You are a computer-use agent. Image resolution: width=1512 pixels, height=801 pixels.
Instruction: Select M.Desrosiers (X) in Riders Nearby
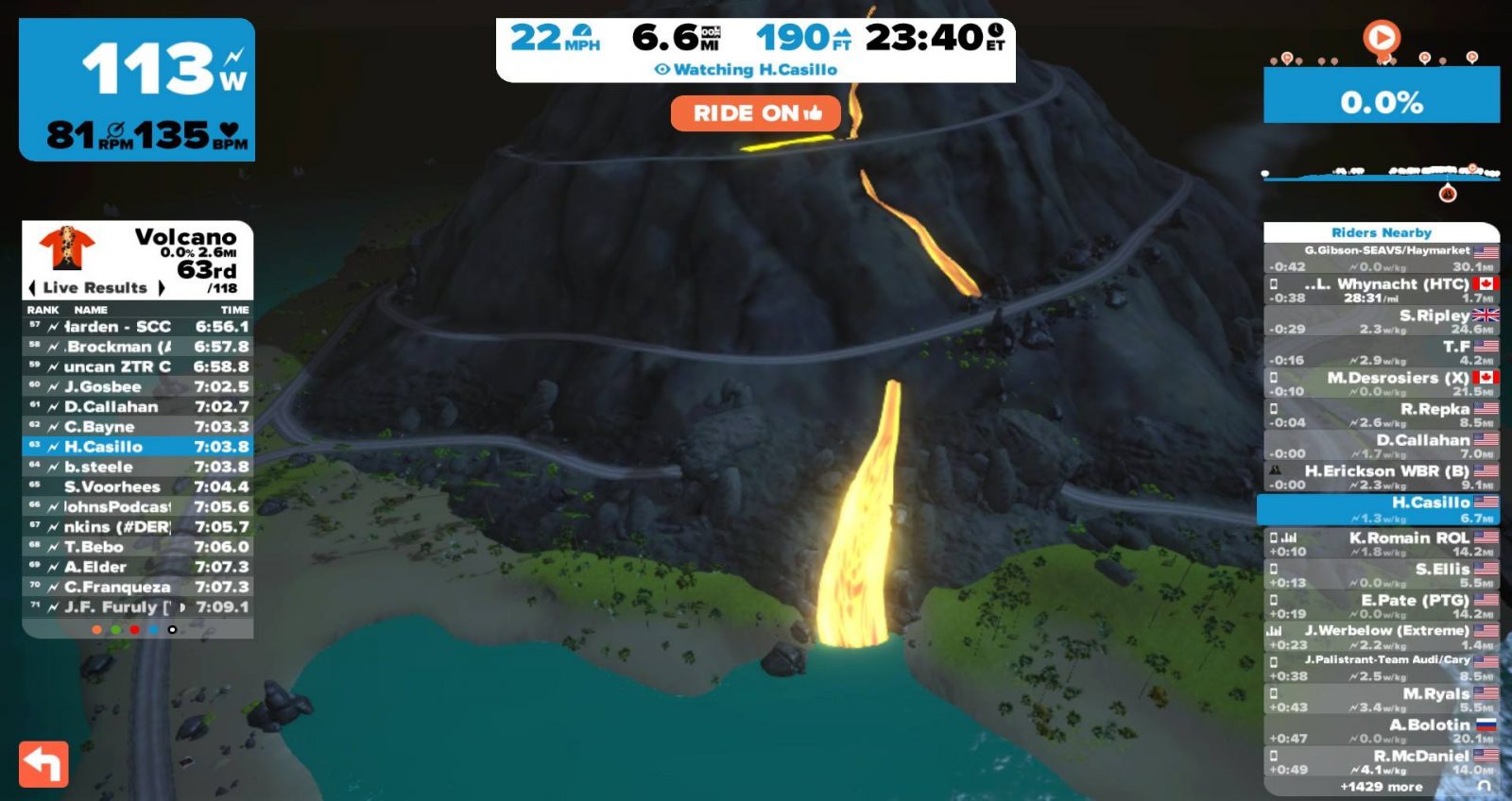coord(1382,383)
